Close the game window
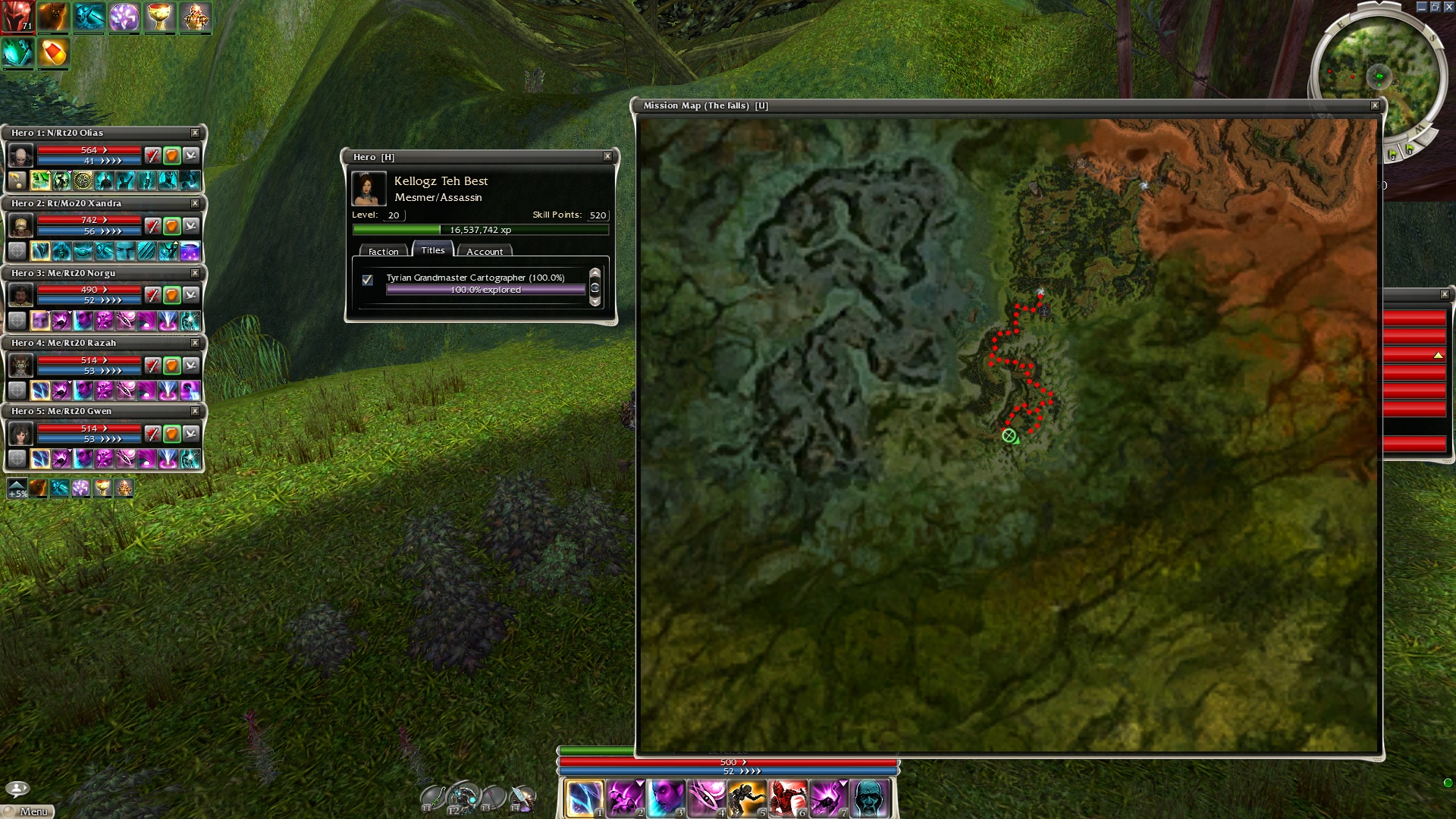Image resolution: width=1456 pixels, height=819 pixels. pos(1448,7)
